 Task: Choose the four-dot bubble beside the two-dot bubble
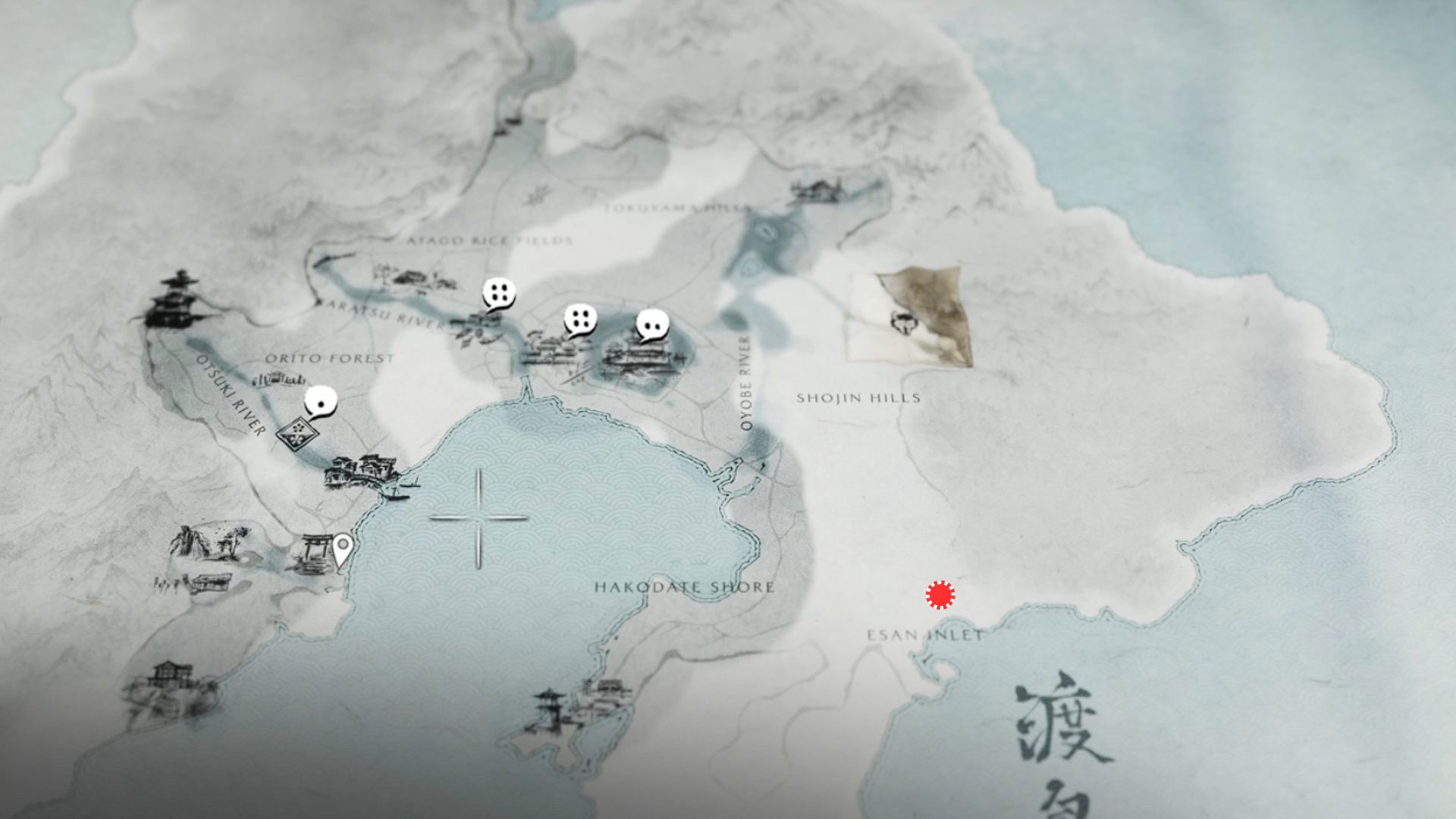pos(580,321)
